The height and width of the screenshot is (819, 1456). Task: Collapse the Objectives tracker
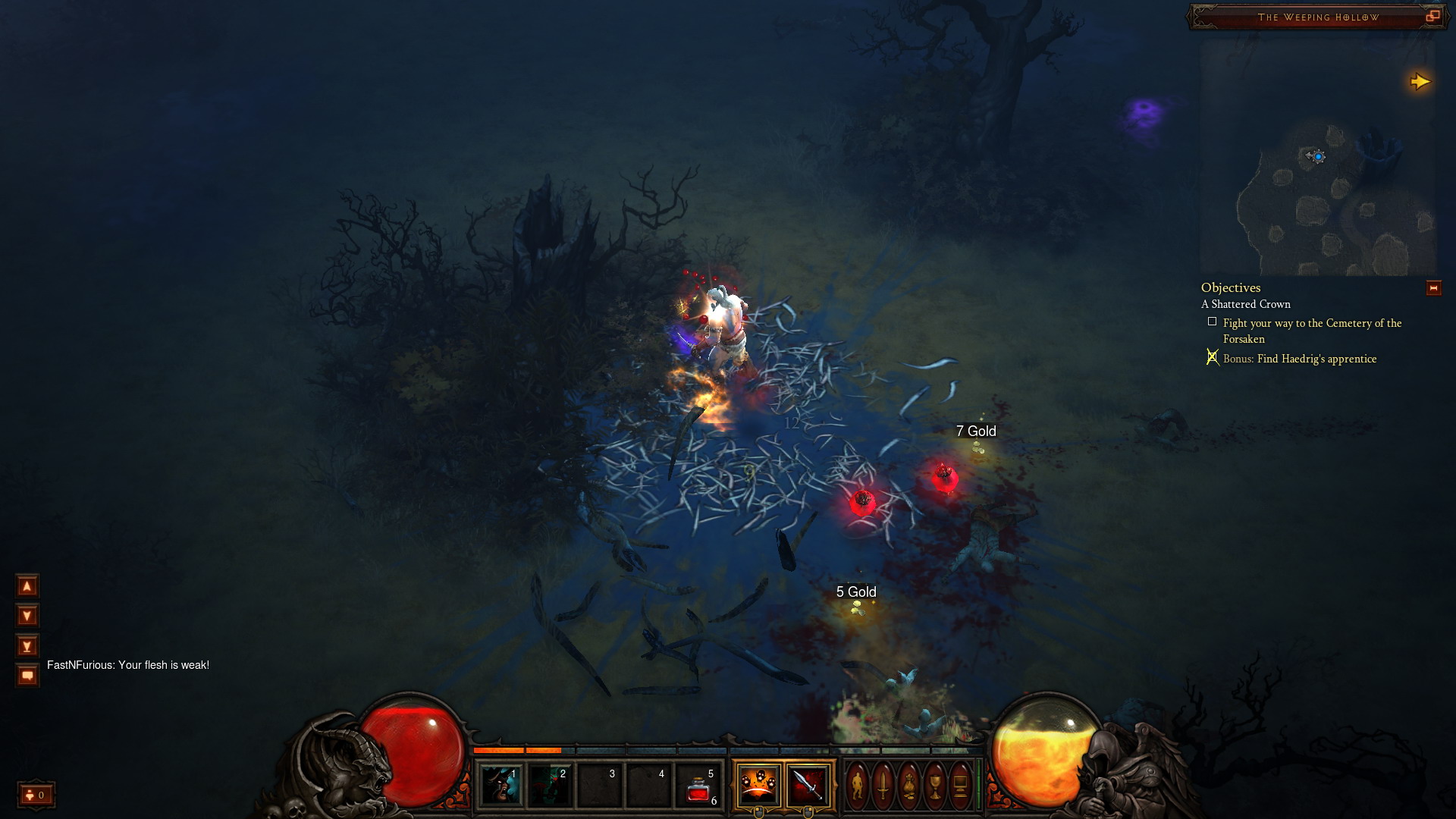click(1433, 288)
